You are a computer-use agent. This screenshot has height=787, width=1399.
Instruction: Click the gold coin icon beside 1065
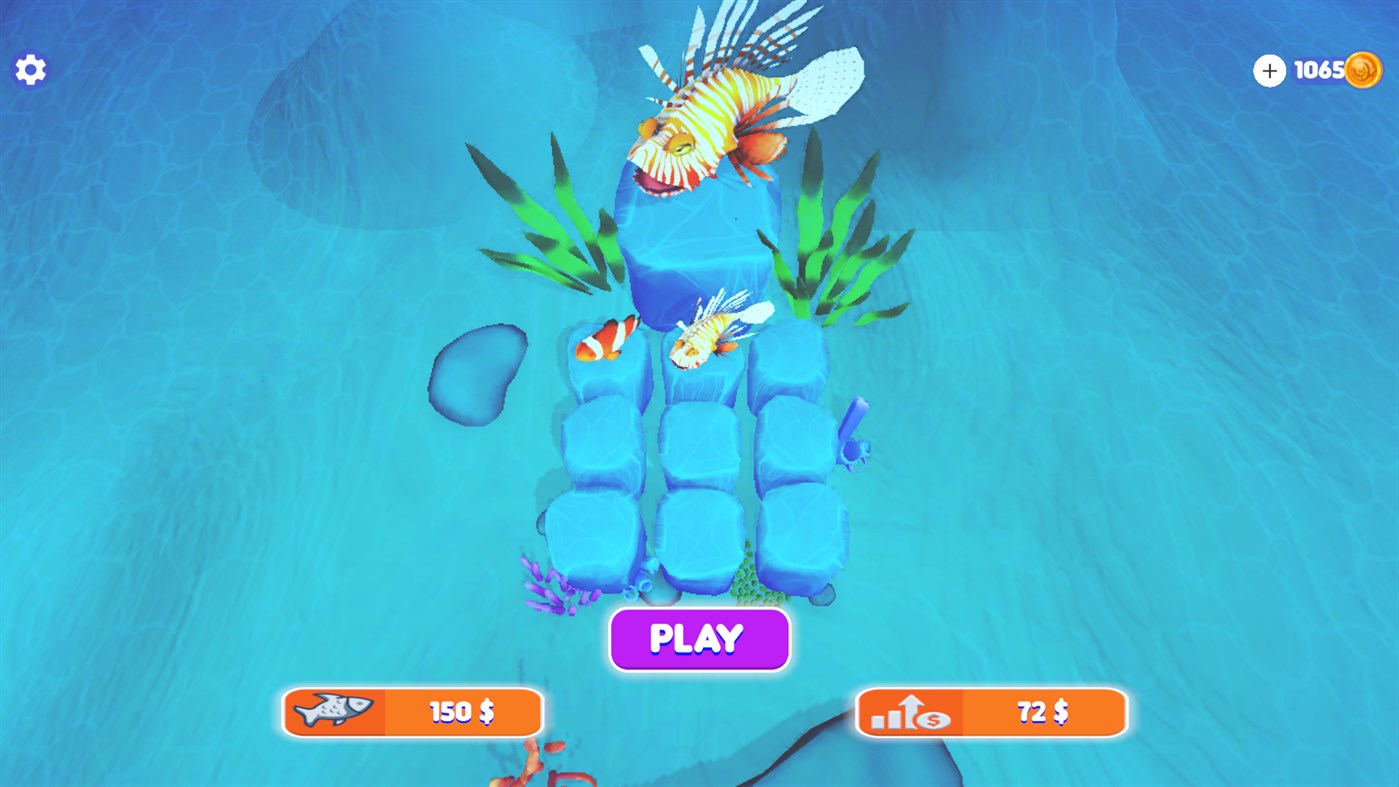click(x=1366, y=70)
